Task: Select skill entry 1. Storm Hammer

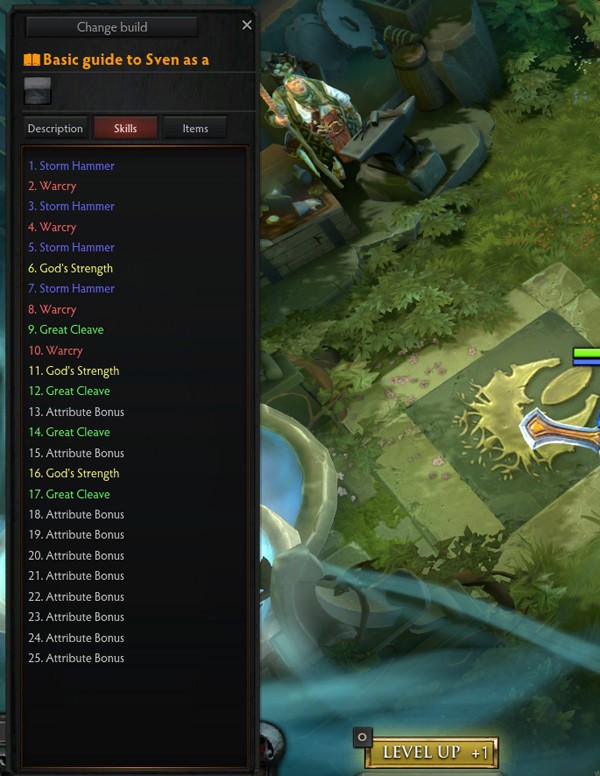Action: coord(71,166)
